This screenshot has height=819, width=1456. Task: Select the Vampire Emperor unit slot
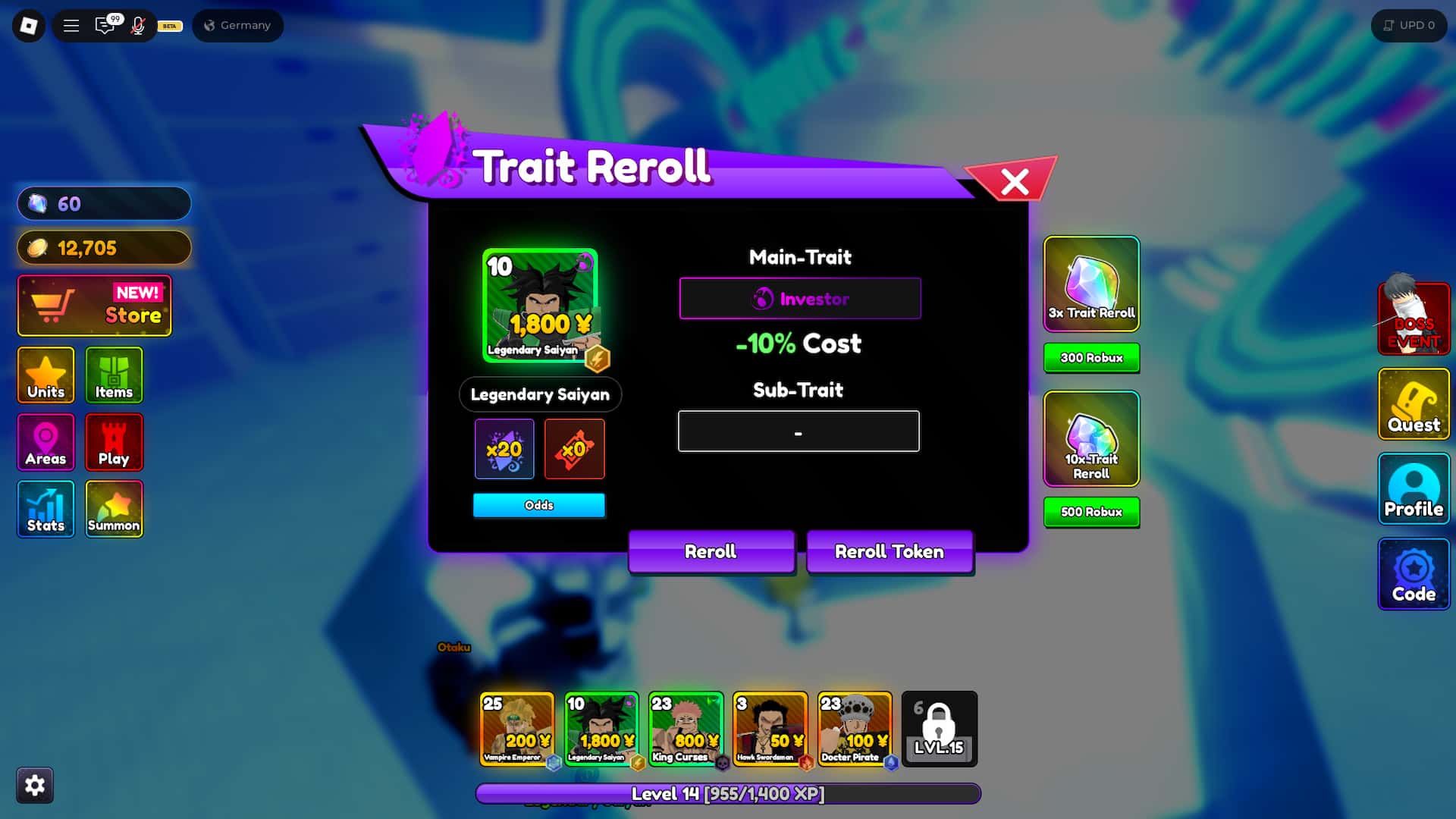(516, 729)
